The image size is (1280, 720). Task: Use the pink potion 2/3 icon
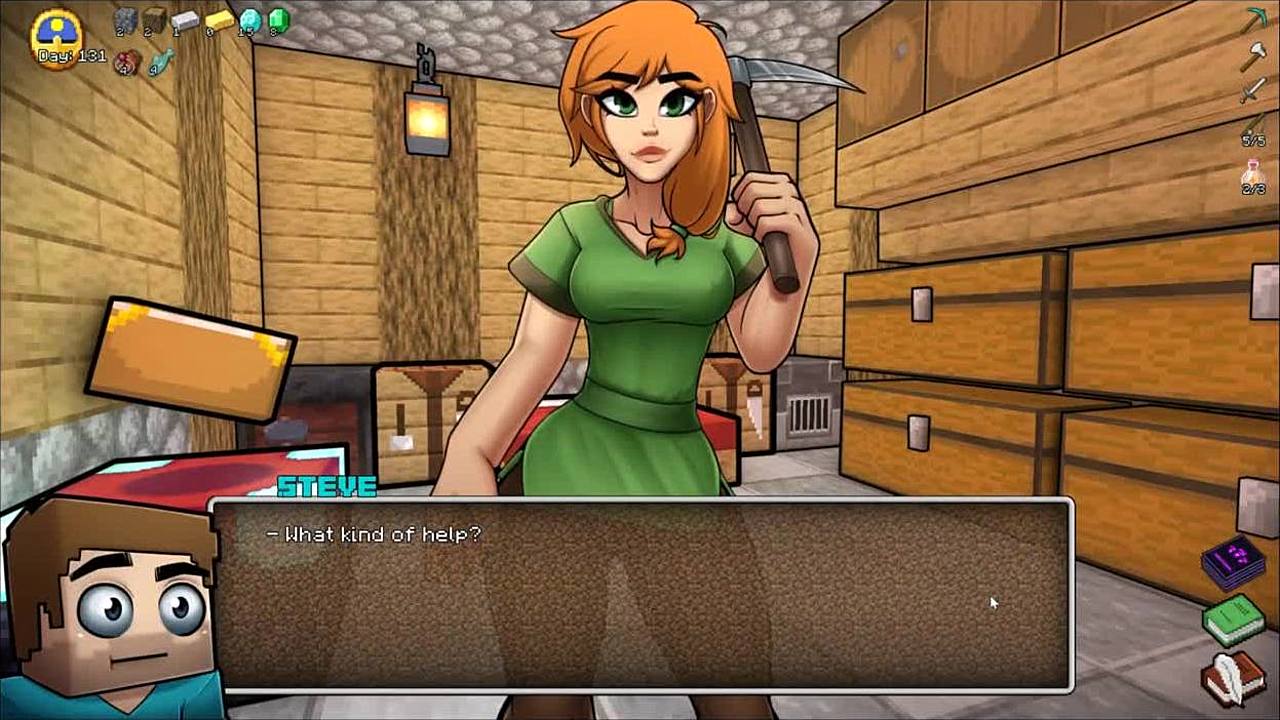[1254, 174]
